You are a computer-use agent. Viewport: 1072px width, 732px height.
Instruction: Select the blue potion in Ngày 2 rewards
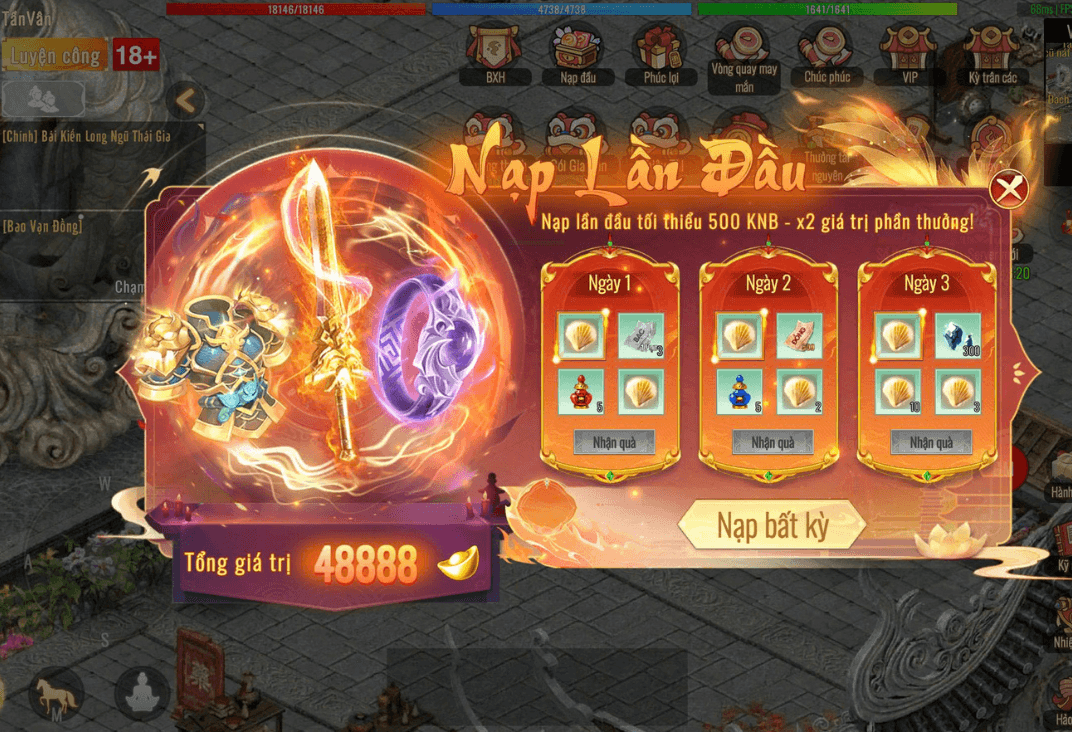pos(740,391)
